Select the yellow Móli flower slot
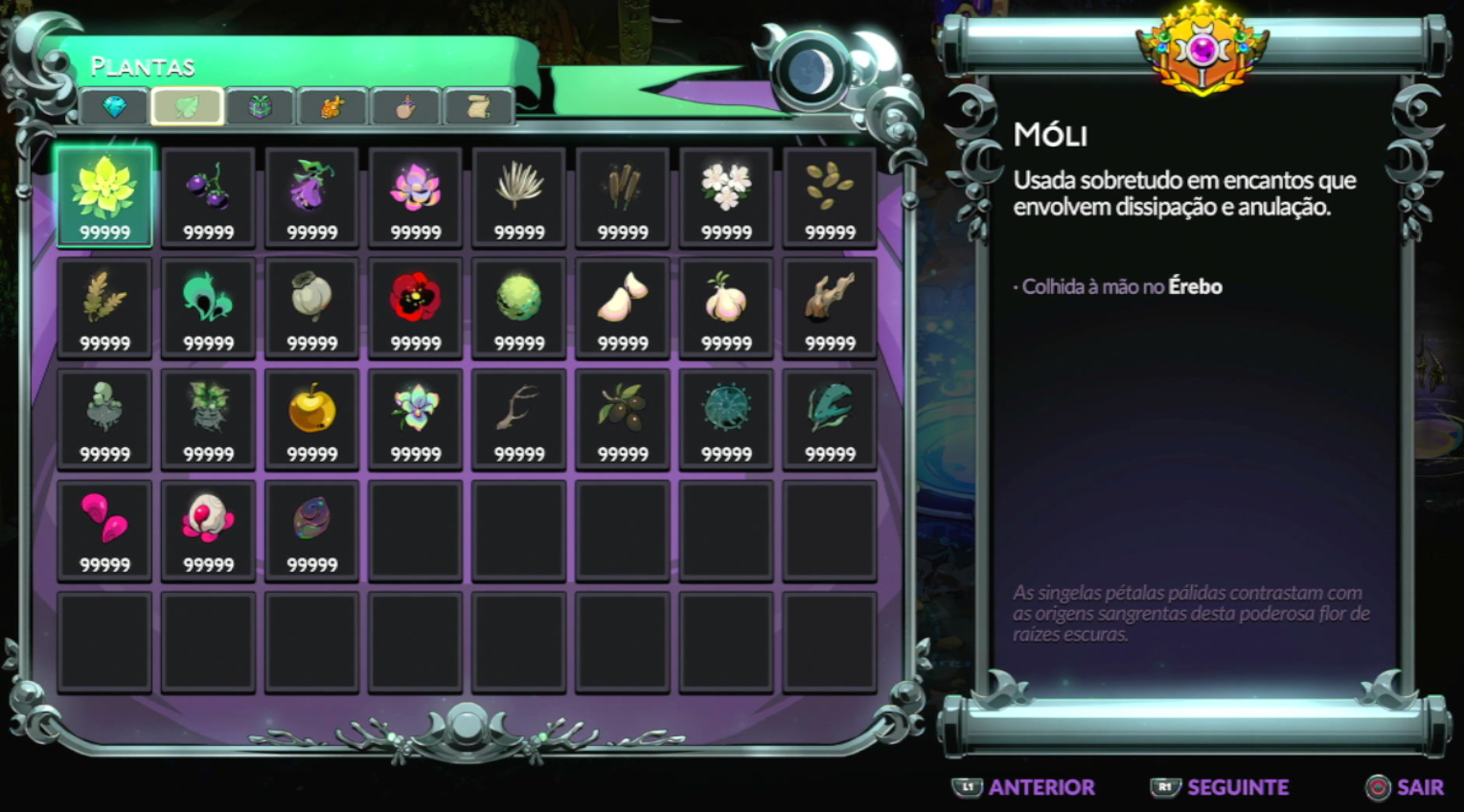The width and height of the screenshot is (1464, 812). click(x=104, y=197)
